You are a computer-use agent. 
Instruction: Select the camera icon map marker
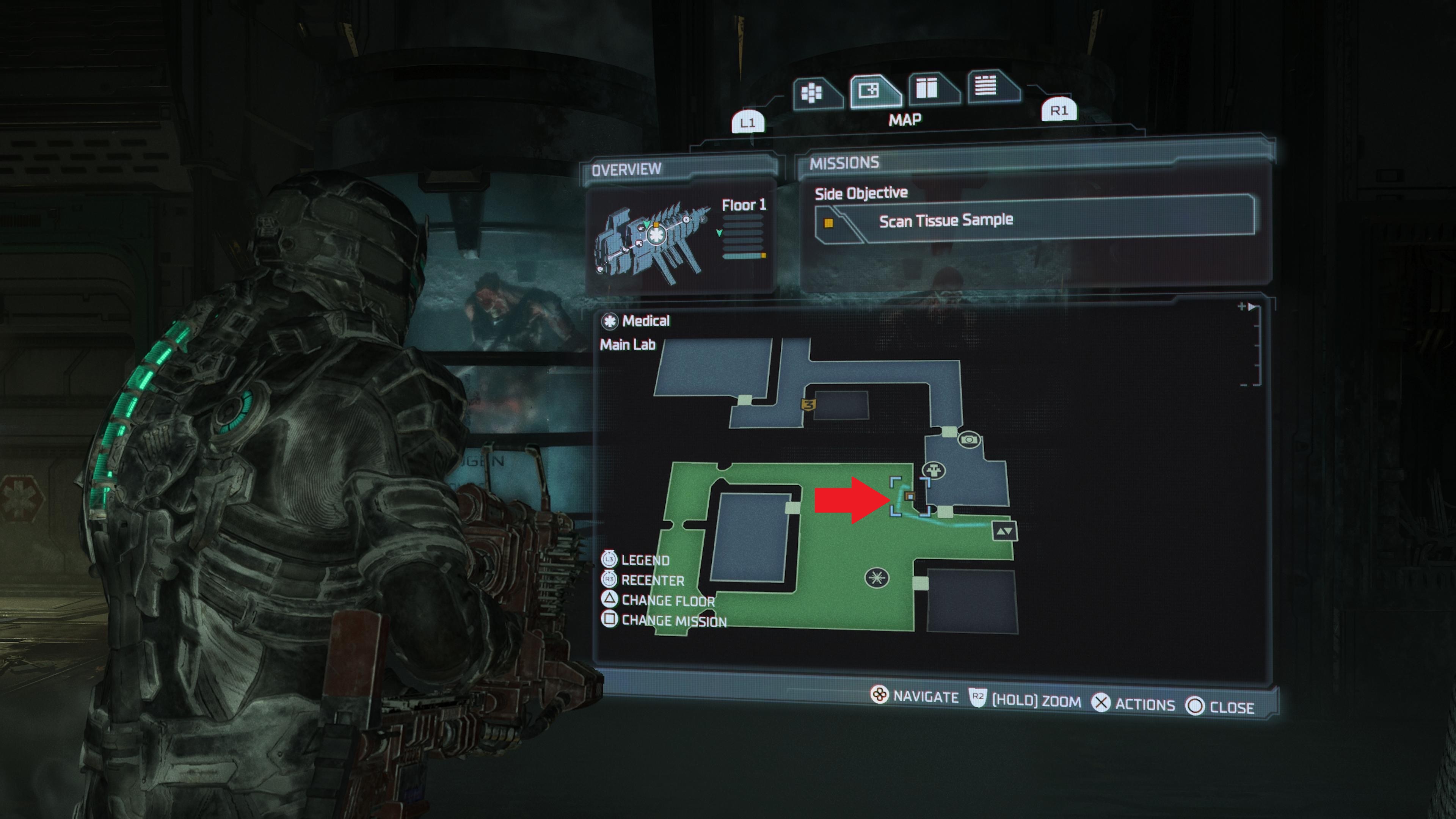pyautogui.click(x=969, y=439)
